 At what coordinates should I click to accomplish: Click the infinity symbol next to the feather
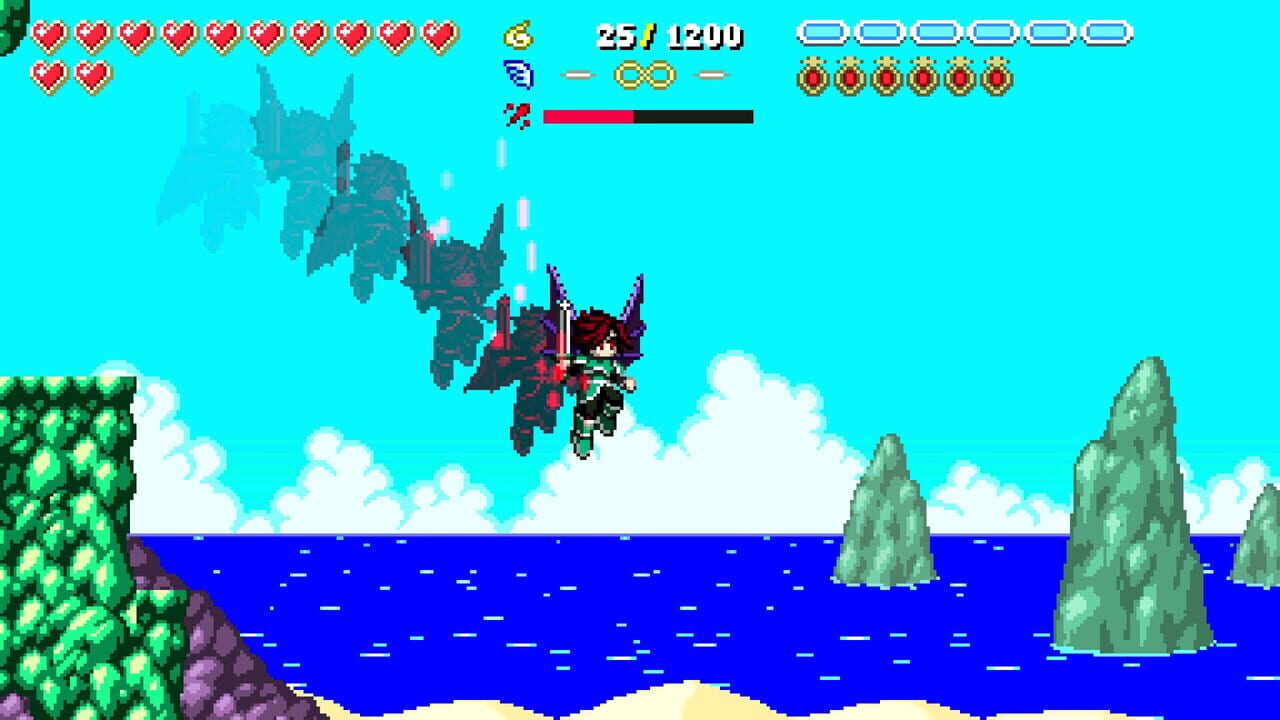pyautogui.click(x=643, y=72)
